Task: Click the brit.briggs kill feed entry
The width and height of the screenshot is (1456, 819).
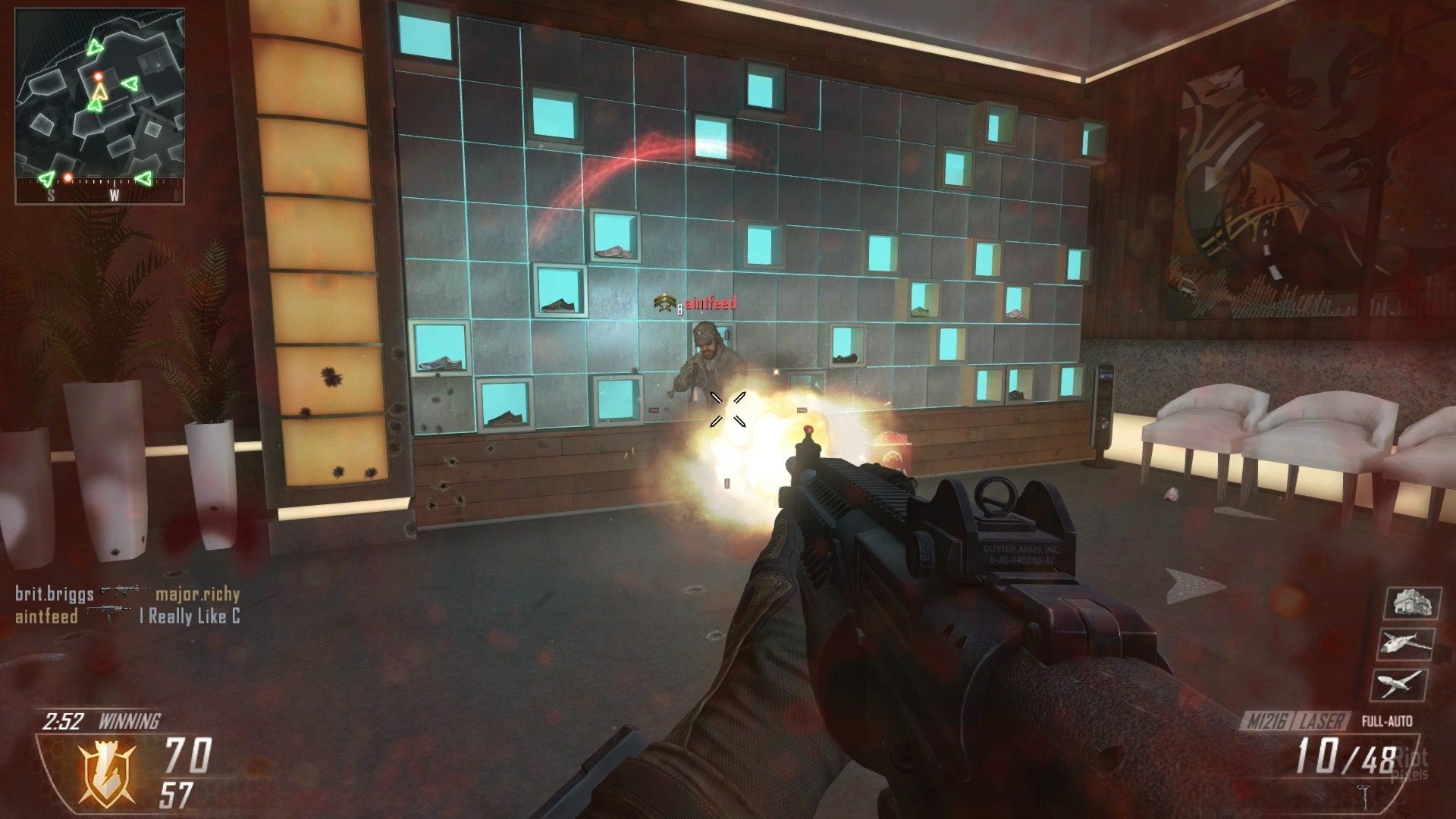Action: [x=55, y=594]
